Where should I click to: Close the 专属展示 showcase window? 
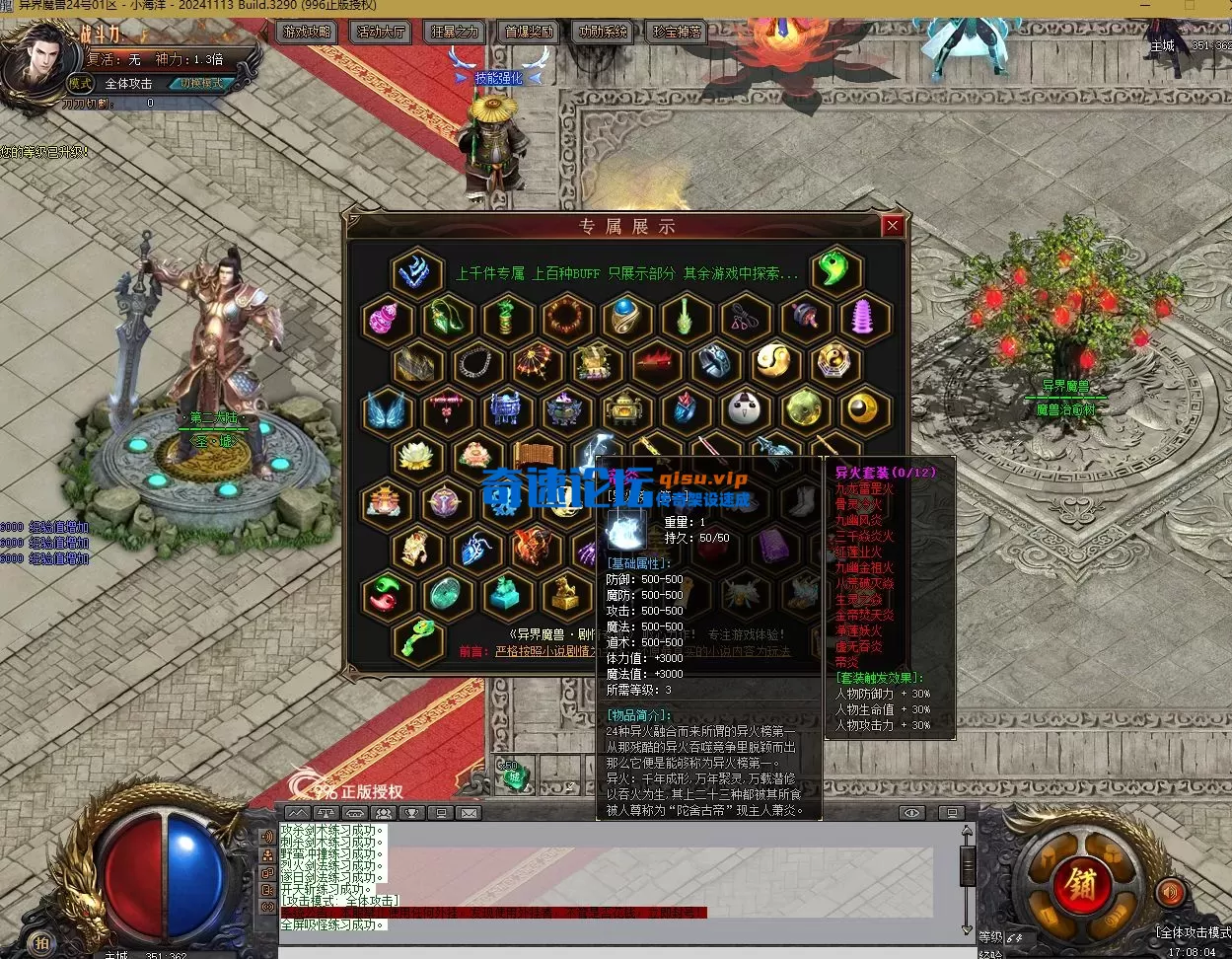pos(893,226)
